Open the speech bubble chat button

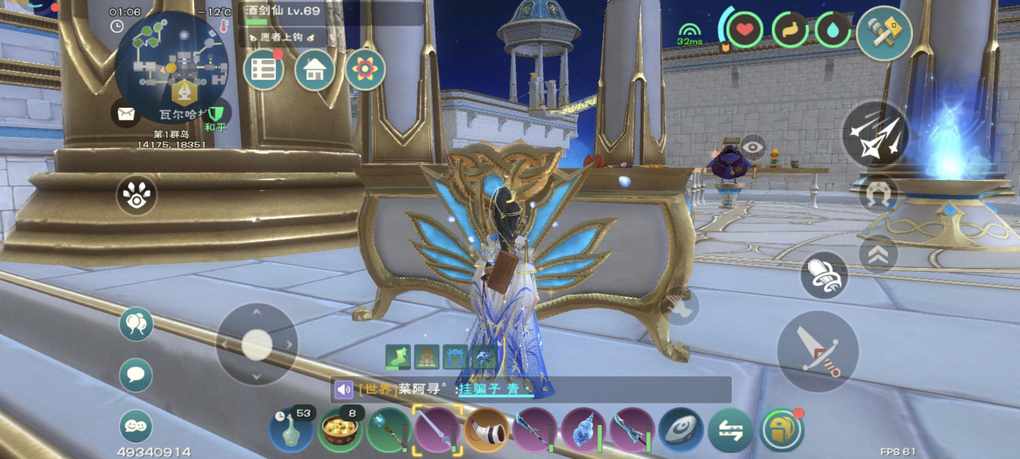(x=136, y=375)
